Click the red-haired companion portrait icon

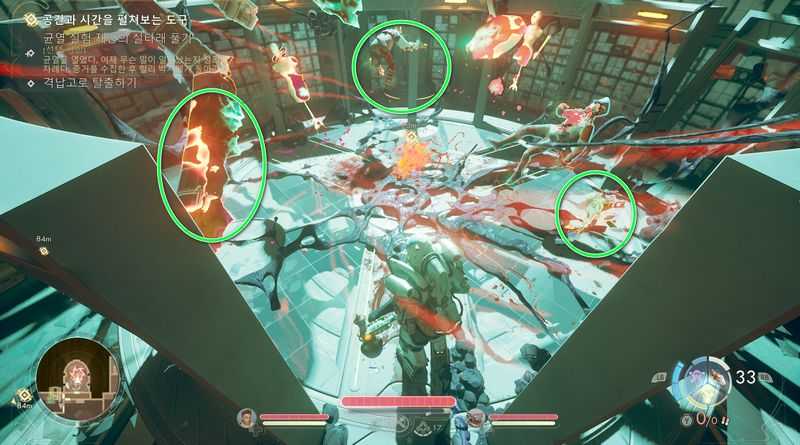(x=476, y=417)
